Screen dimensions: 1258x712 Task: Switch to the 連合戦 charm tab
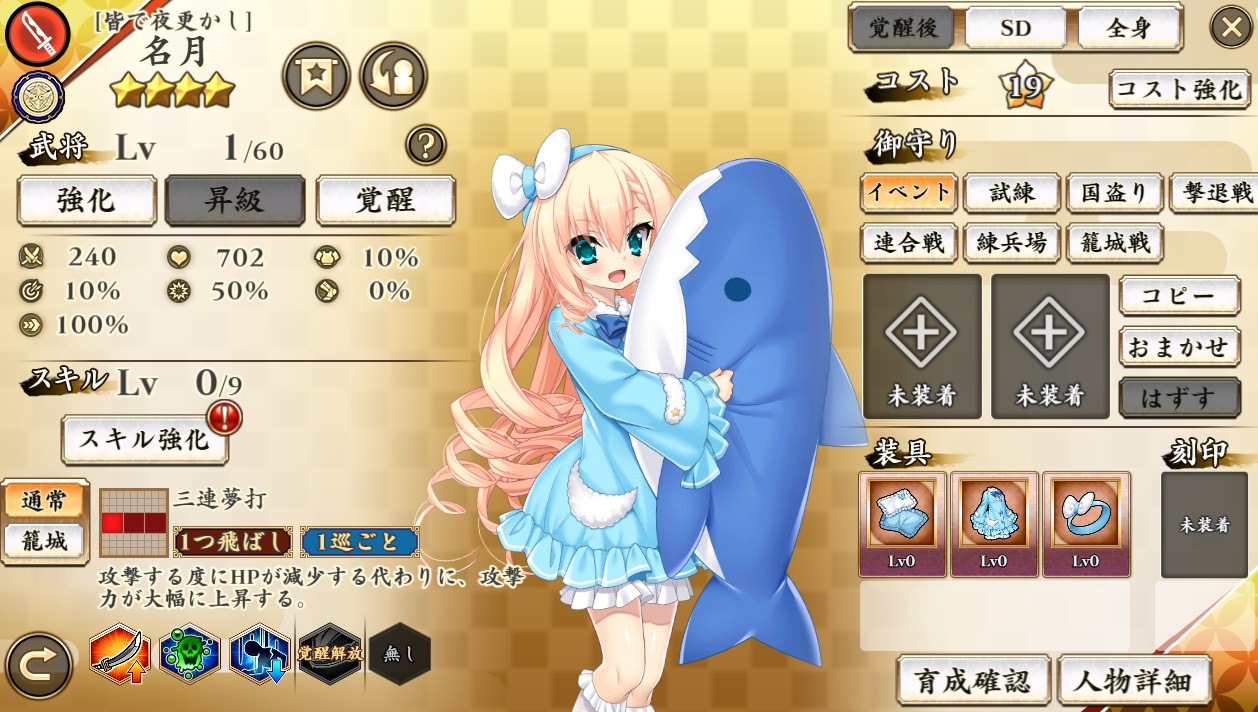click(x=908, y=243)
